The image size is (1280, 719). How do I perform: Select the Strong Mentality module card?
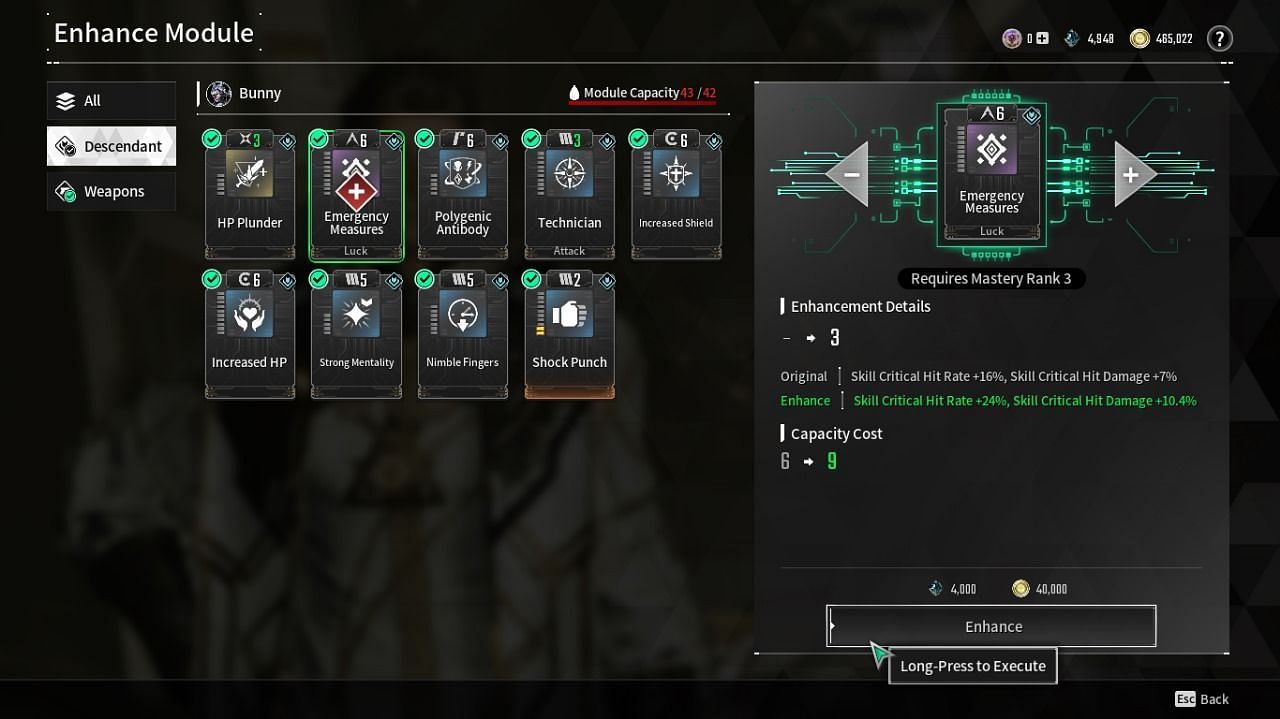[356, 334]
